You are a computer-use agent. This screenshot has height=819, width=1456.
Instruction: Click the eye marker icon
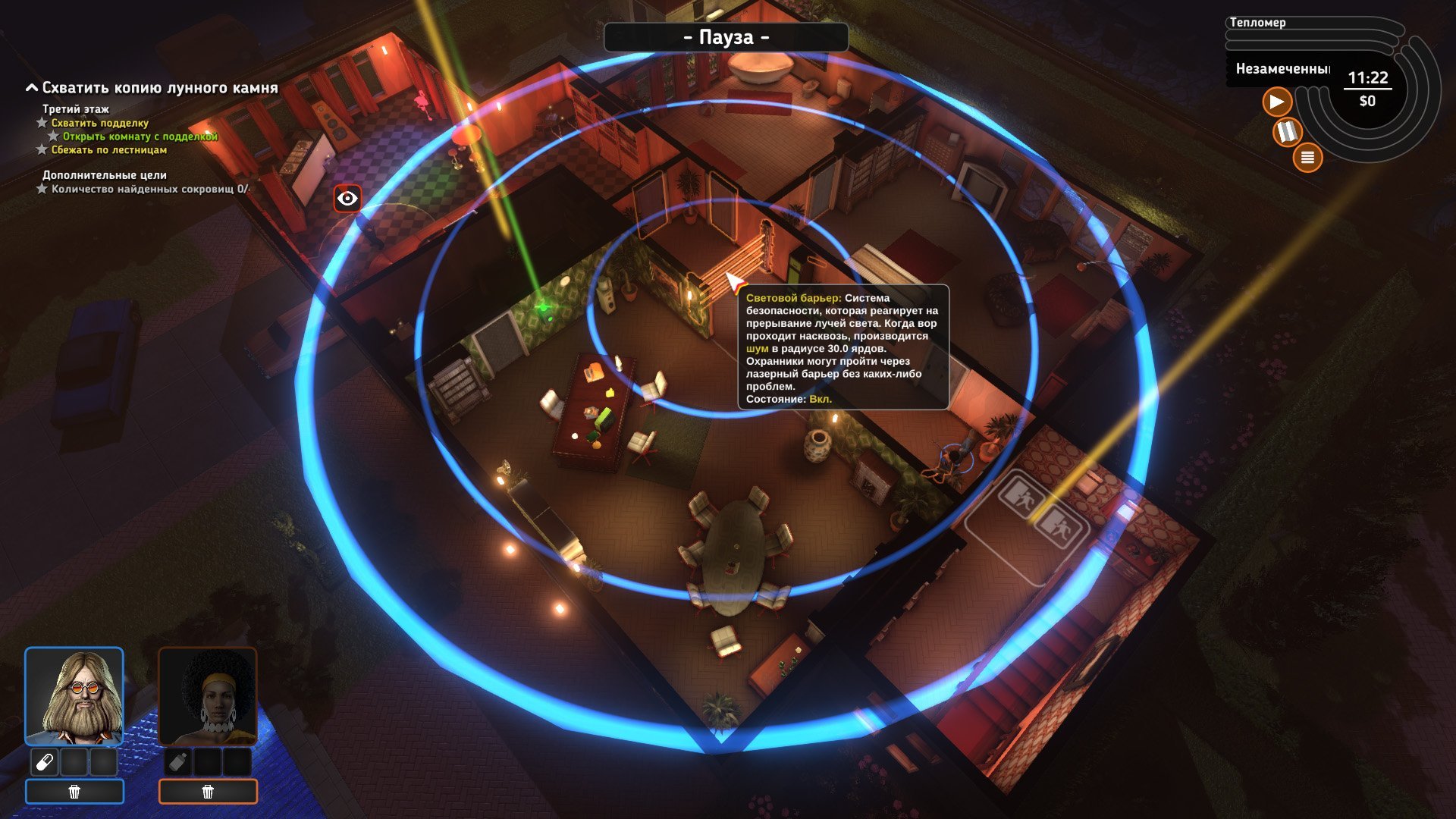coord(347,199)
